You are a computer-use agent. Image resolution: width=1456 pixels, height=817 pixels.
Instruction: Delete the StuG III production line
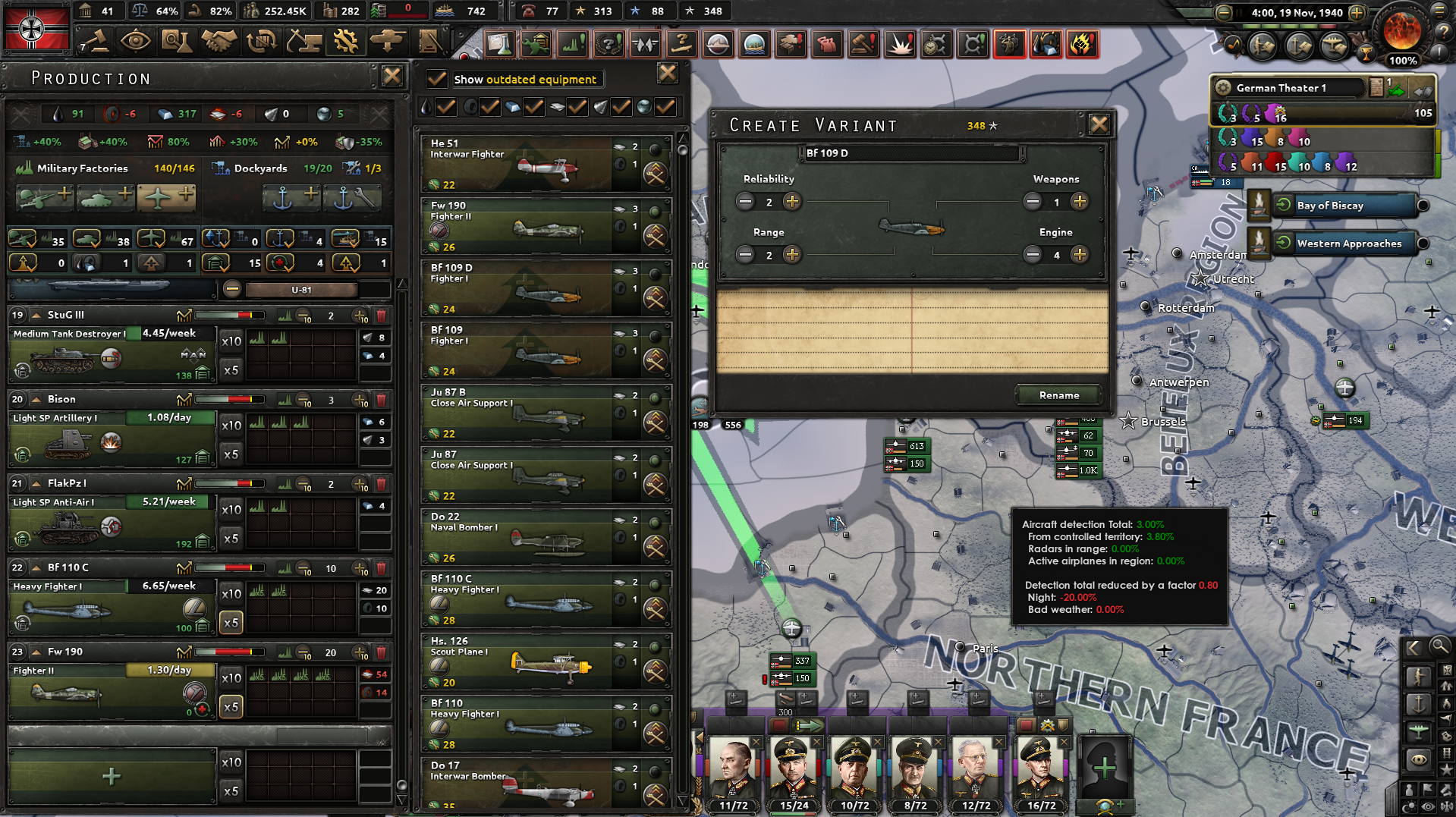click(380, 314)
